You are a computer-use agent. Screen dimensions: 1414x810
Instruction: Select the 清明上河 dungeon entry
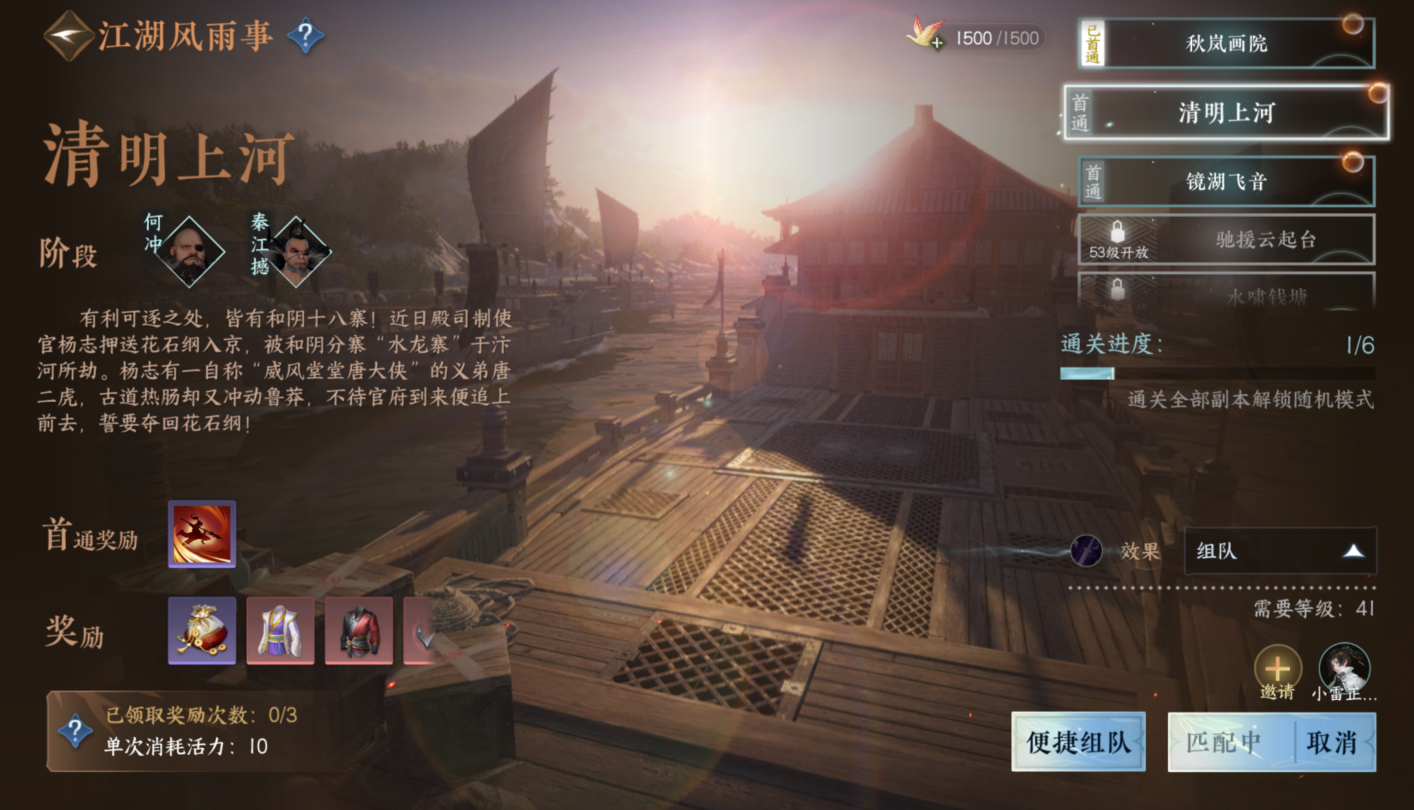[1226, 112]
